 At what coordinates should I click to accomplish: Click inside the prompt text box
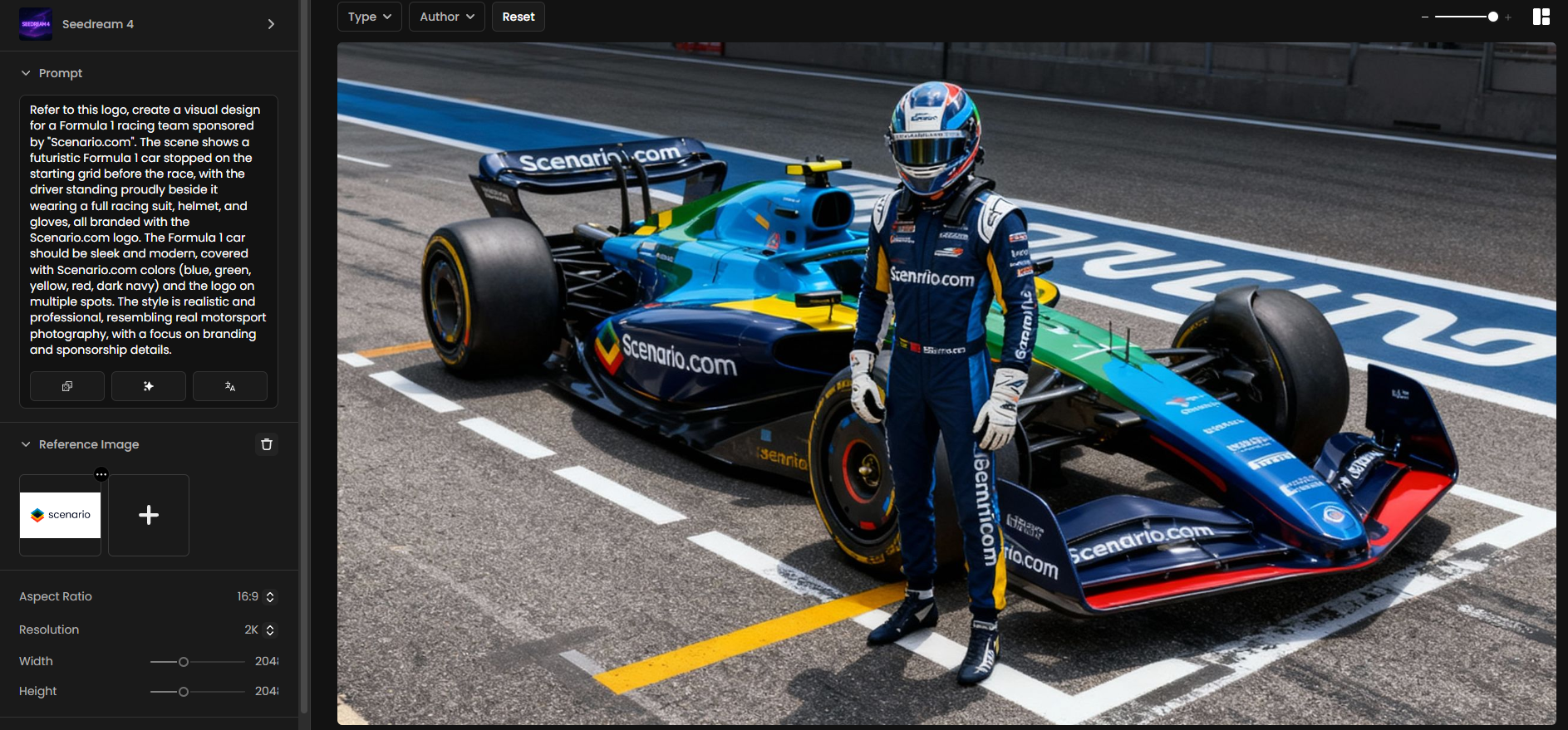coord(148,229)
